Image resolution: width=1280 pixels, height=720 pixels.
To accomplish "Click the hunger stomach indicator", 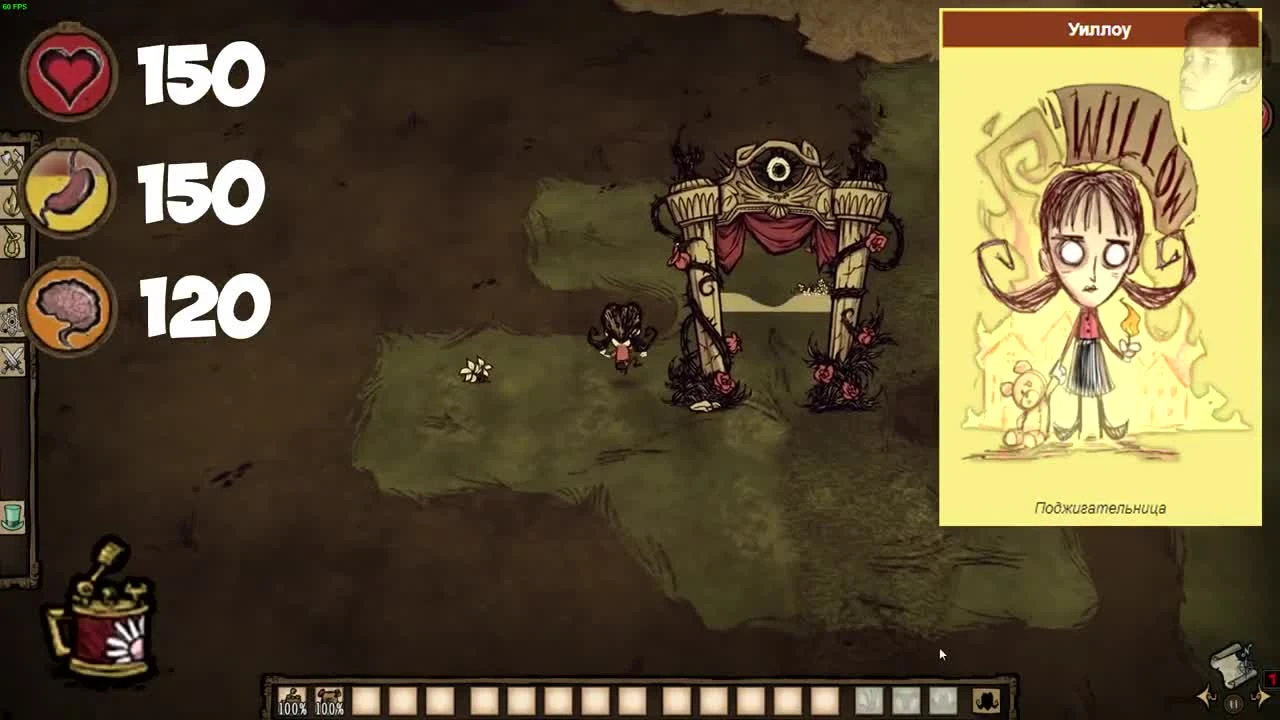I will click(x=66, y=190).
